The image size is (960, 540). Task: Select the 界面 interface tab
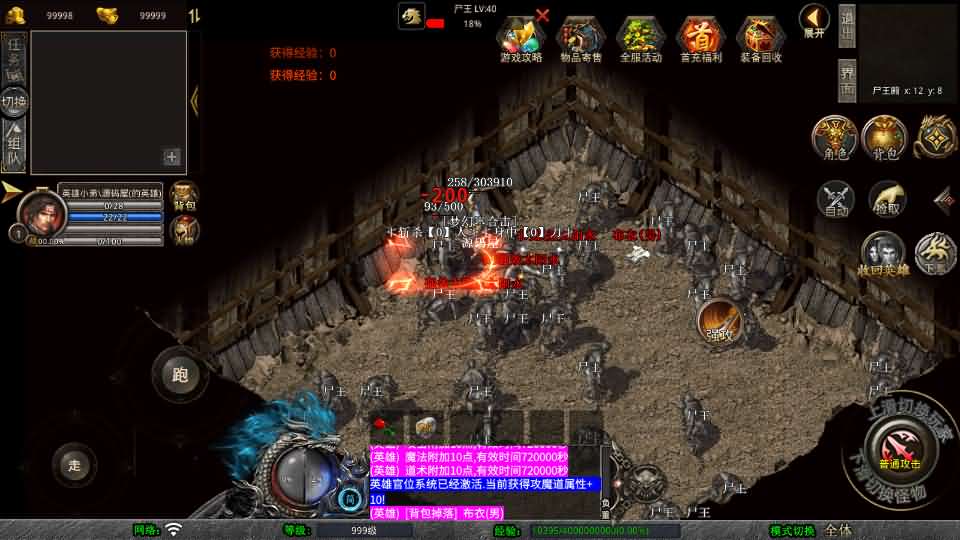click(x=847, y=80)
